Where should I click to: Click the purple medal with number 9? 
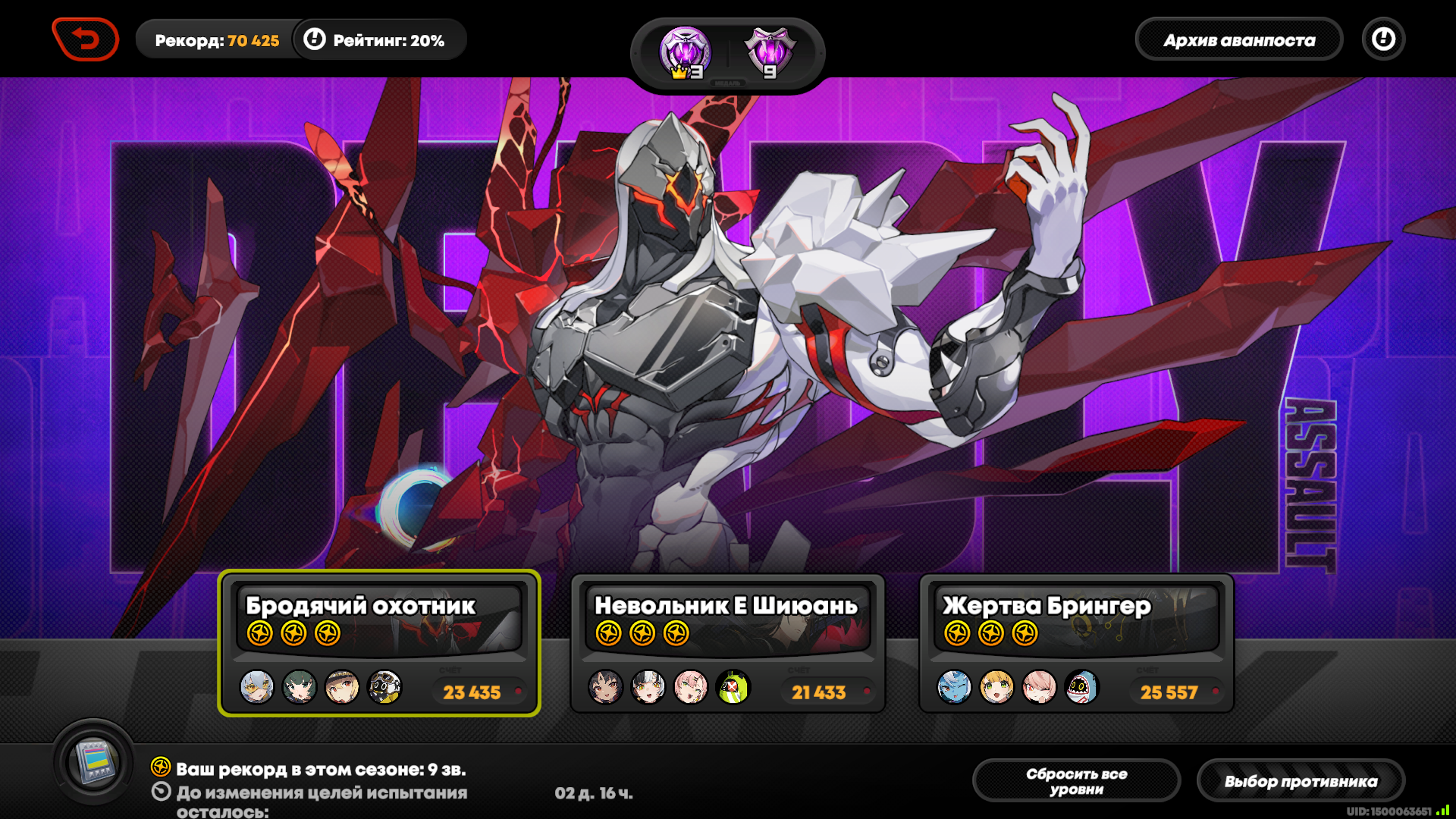pyautogui.click(x=770, y=53)
